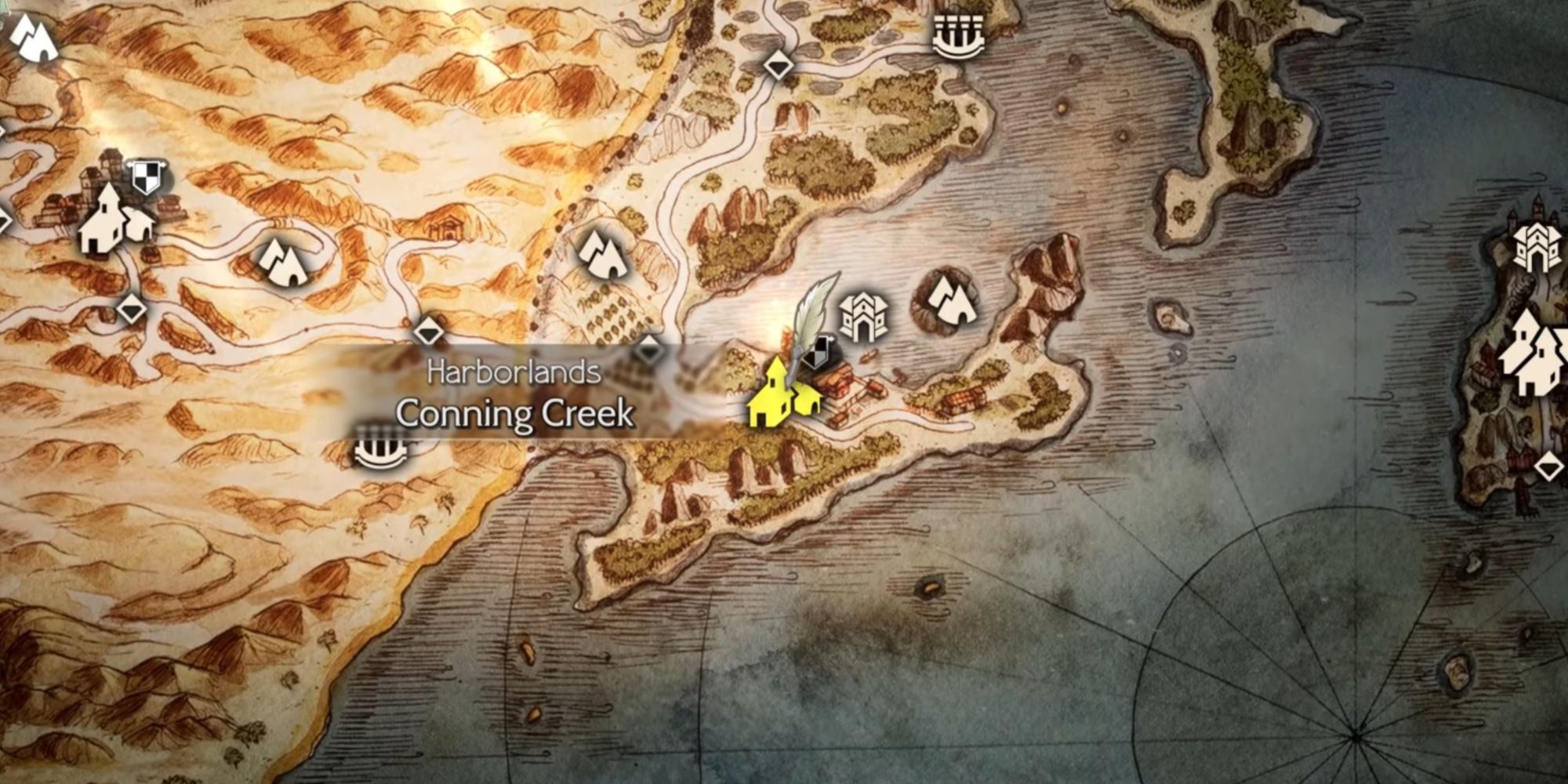Screen dimensions: 1568x784
Task: Click the checkered shield banner above the western town
Action: click(x=145, y=176)
